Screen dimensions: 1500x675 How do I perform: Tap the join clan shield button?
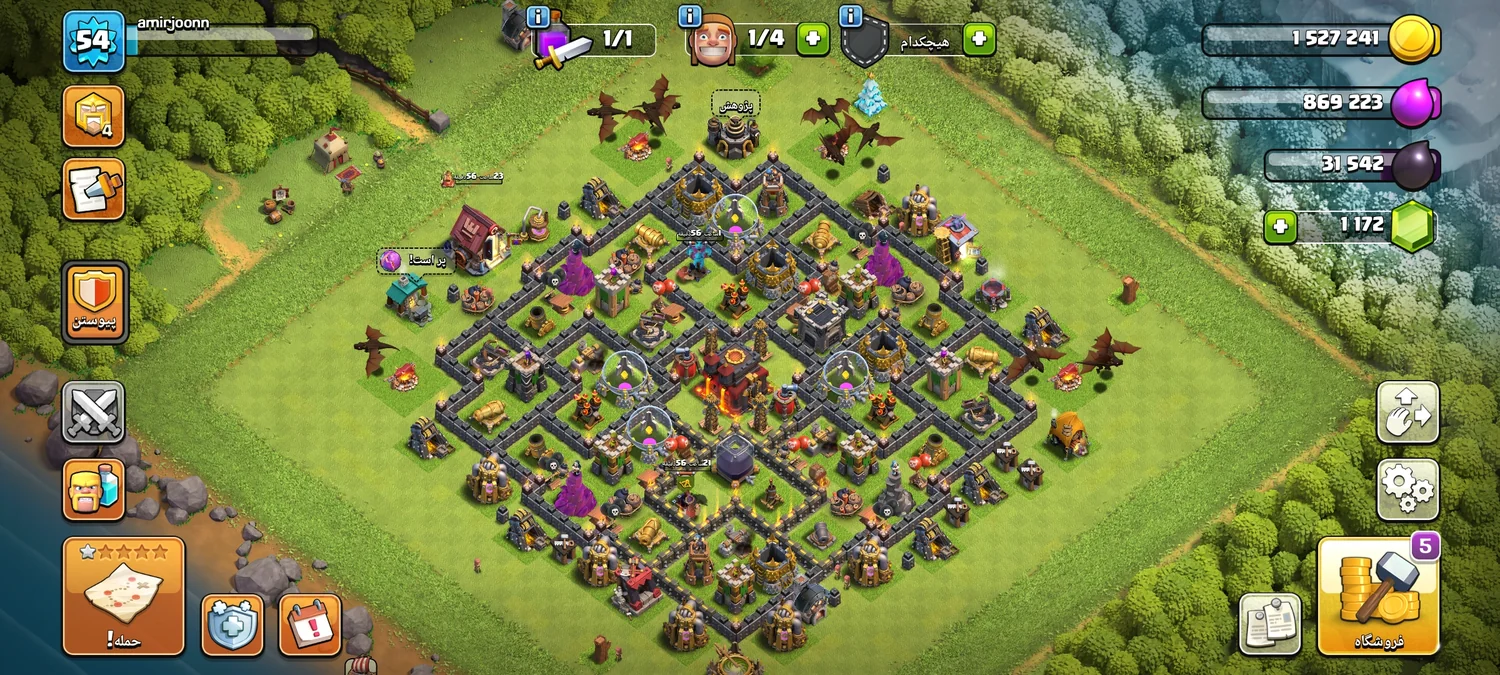(x=95, y=301)
